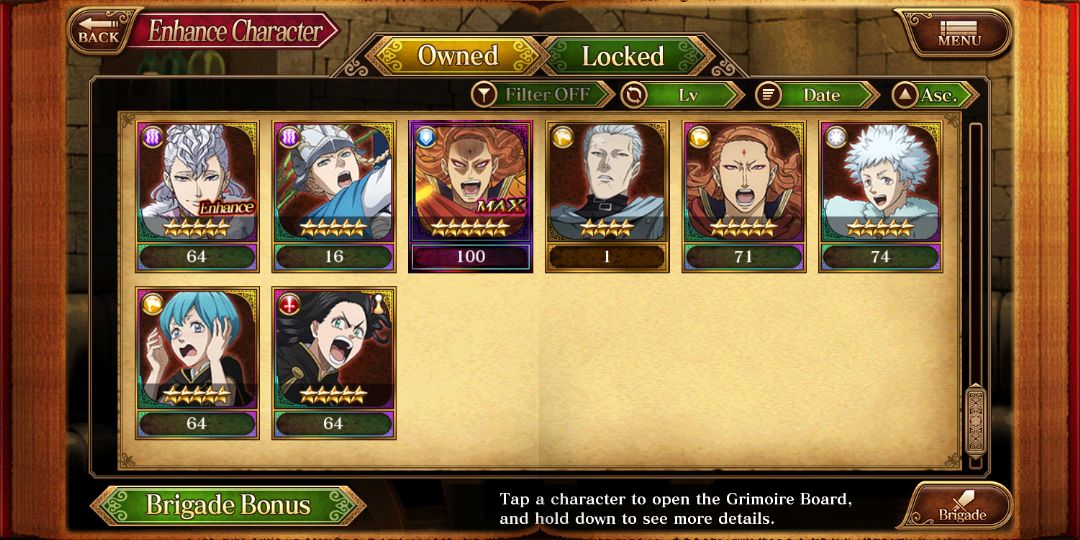The height and width of the screenshot is (540, 1080).
Task: Switch to the Locked tab
Action: (622, 56)
